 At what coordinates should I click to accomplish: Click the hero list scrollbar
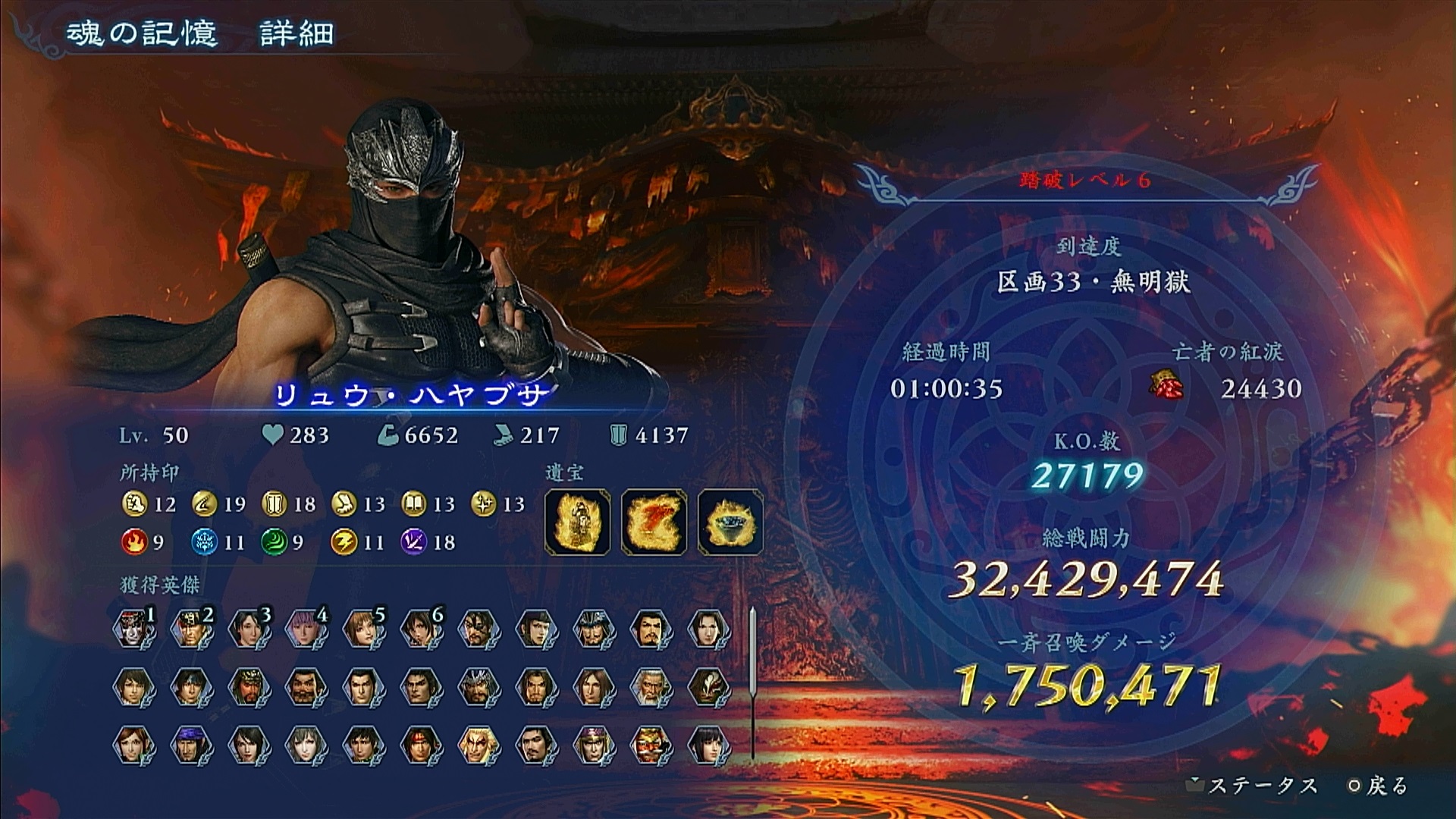point(752,682)
